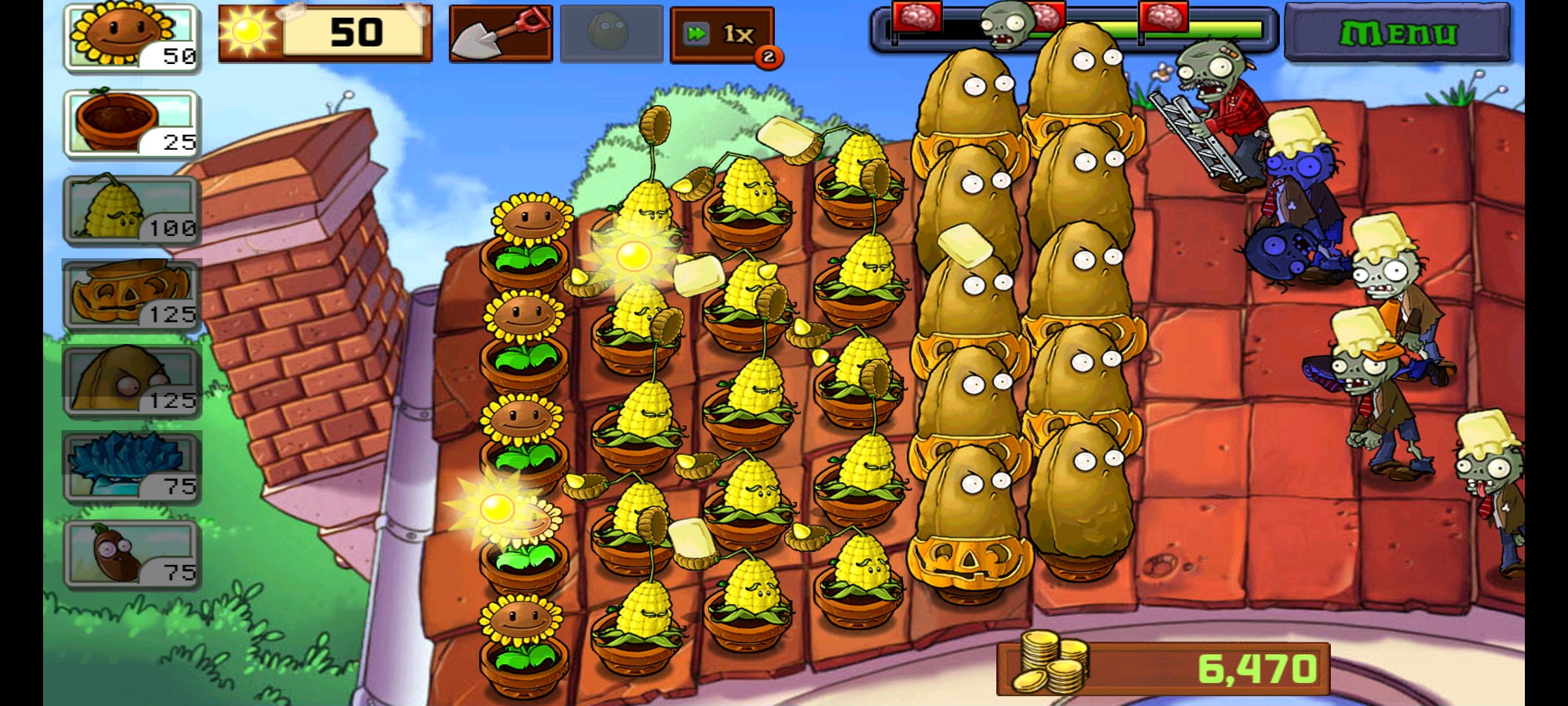1568x706 pixels.
Task: Collect the sun by the lower sunflower
Action: point(497,507)
